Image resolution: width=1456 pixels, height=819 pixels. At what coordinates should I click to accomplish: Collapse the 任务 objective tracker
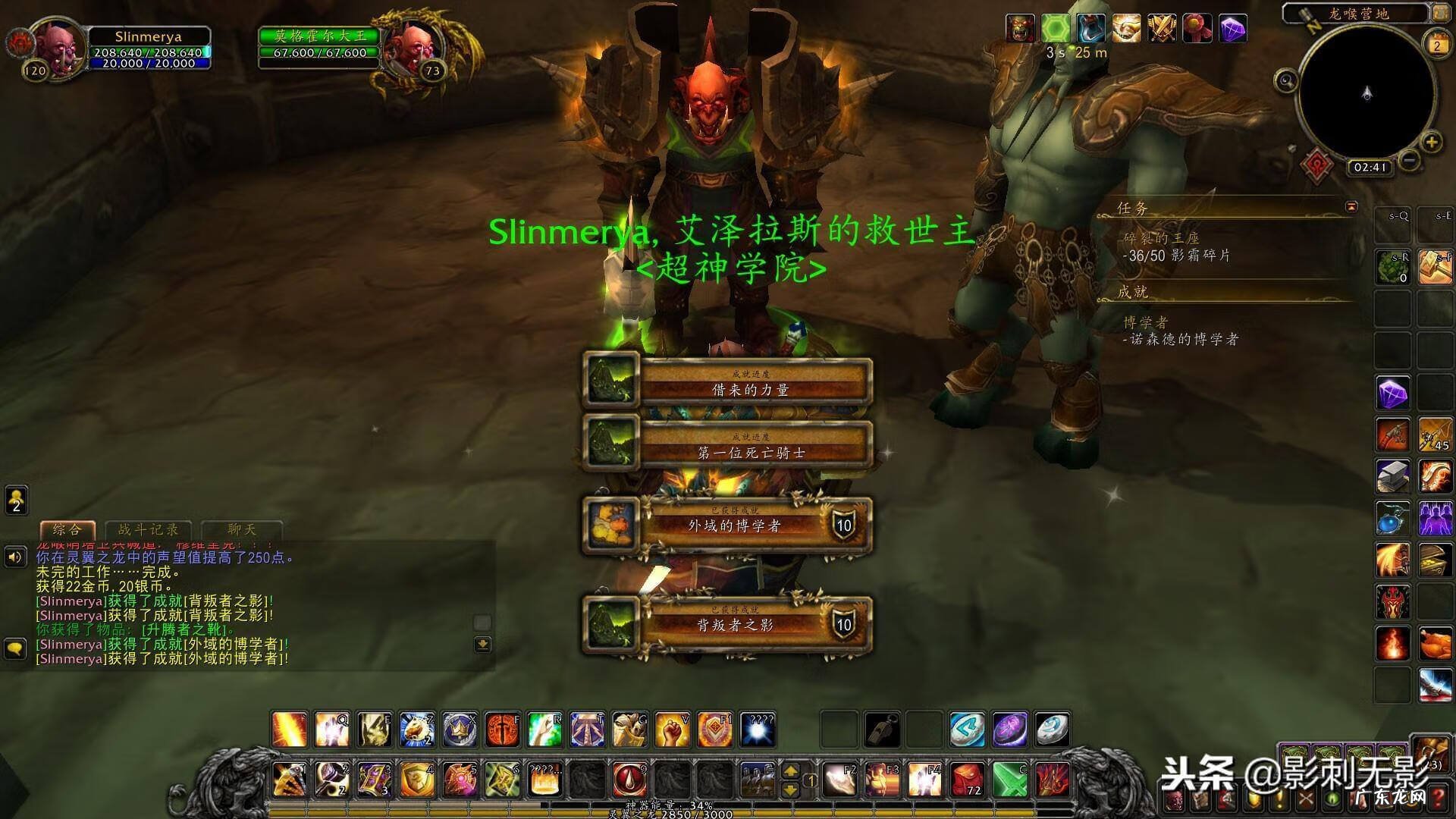coord(1351,206)
